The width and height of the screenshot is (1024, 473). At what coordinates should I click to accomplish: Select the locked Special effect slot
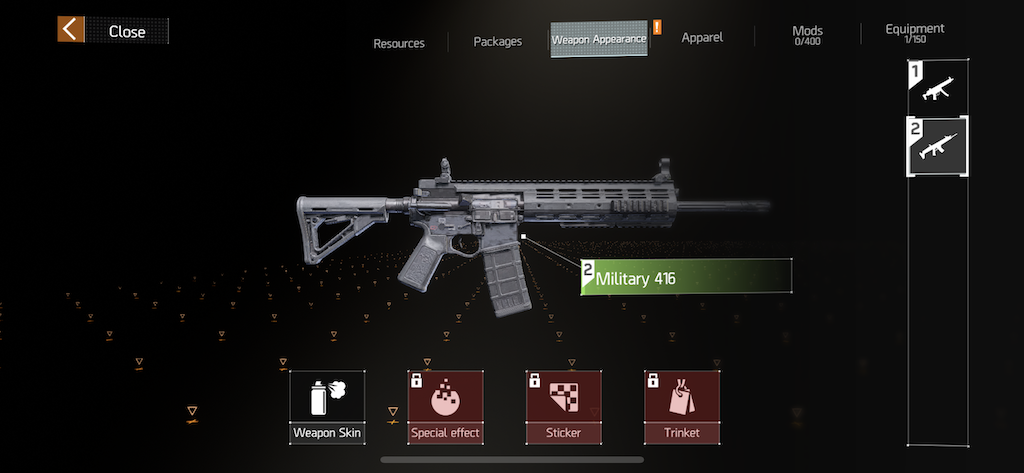pos(445,407)
